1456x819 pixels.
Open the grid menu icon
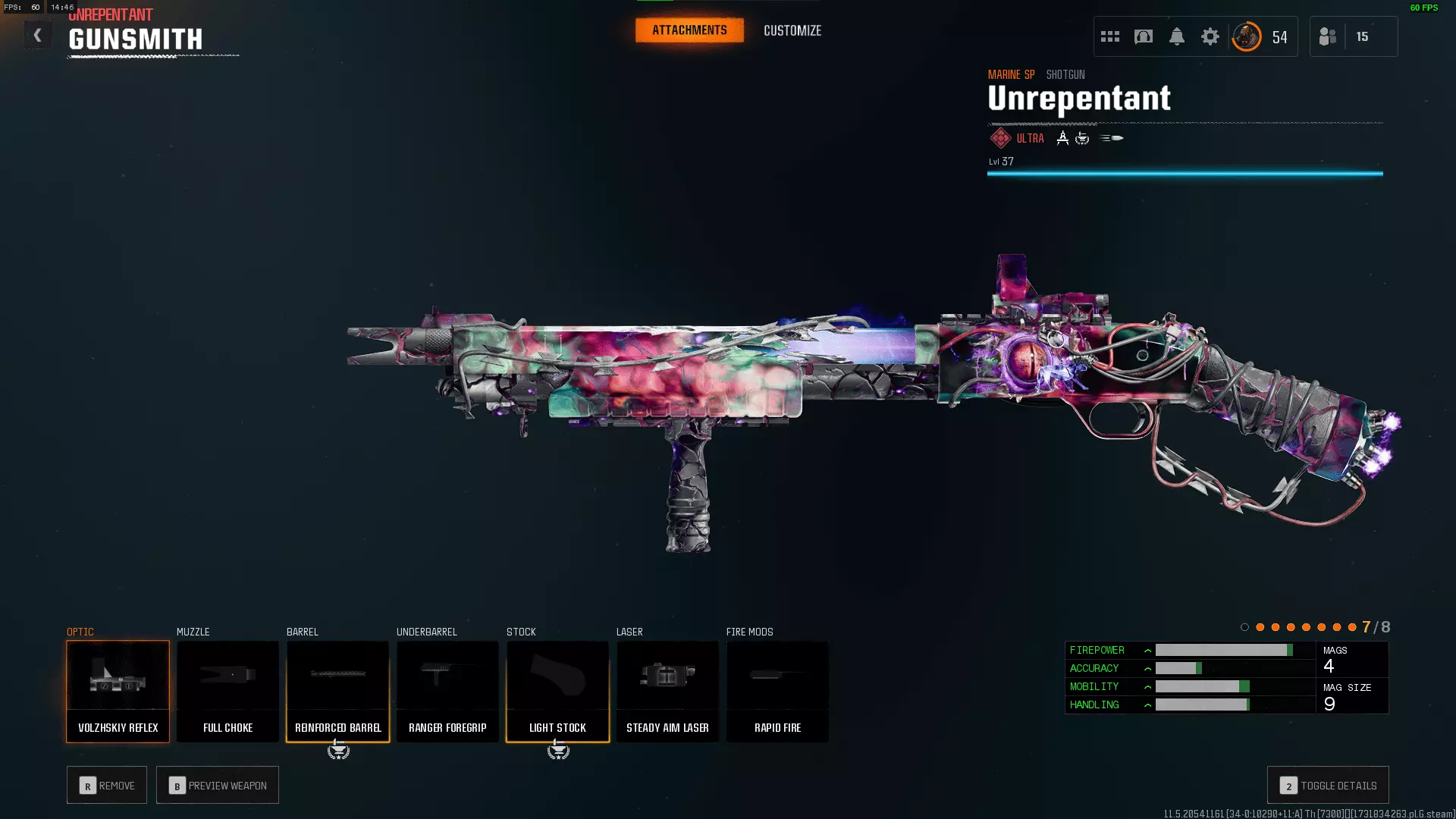tap(1110, 36)
